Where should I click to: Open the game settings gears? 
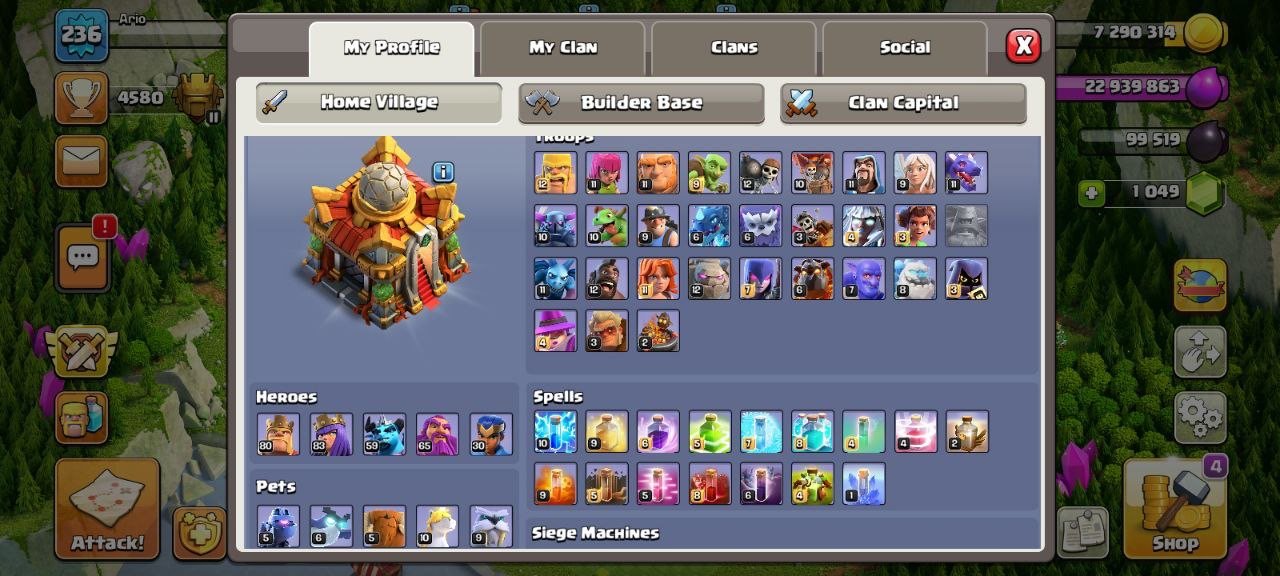coord(1199,416)
